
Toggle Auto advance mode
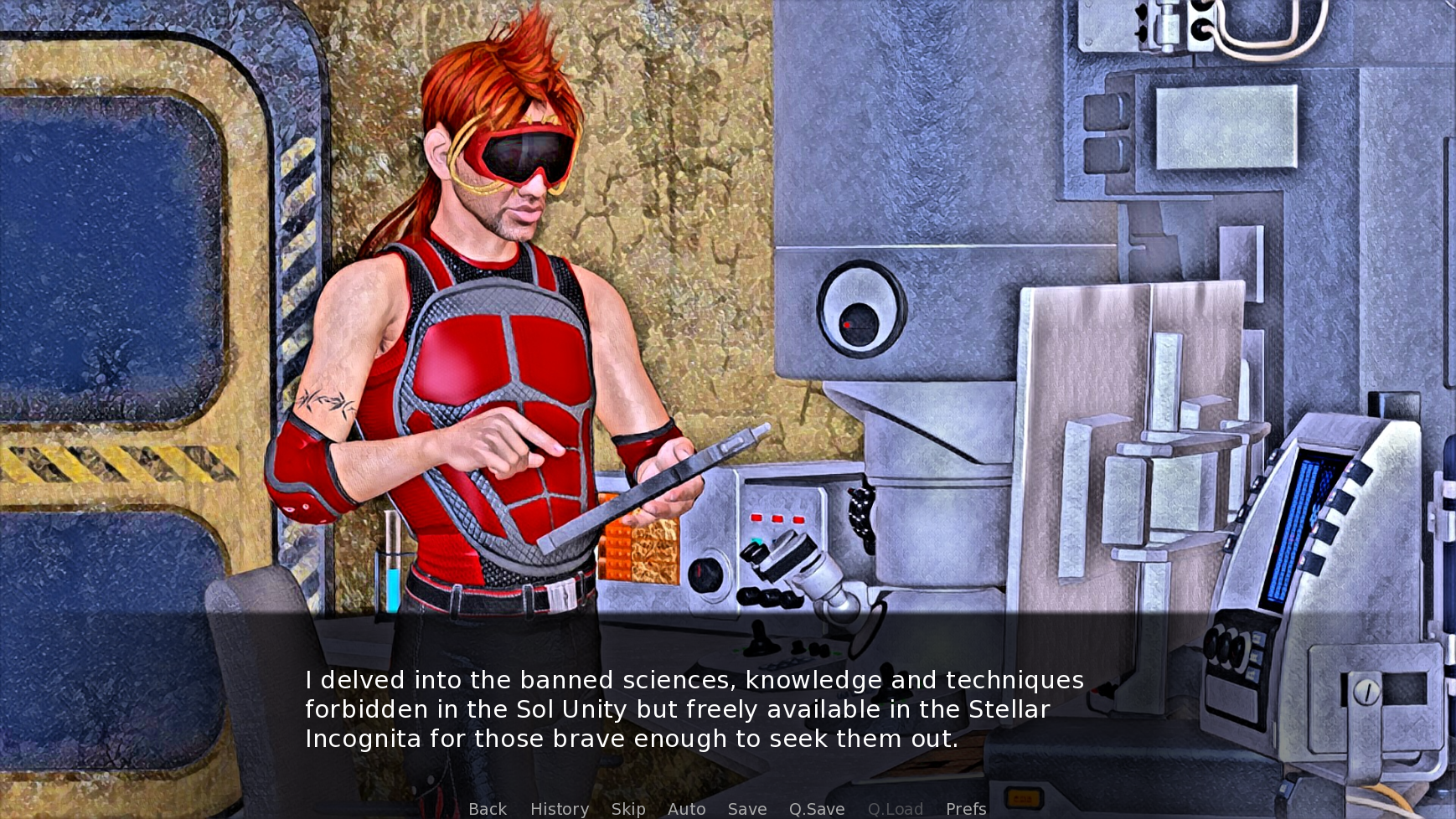[686, 809]
